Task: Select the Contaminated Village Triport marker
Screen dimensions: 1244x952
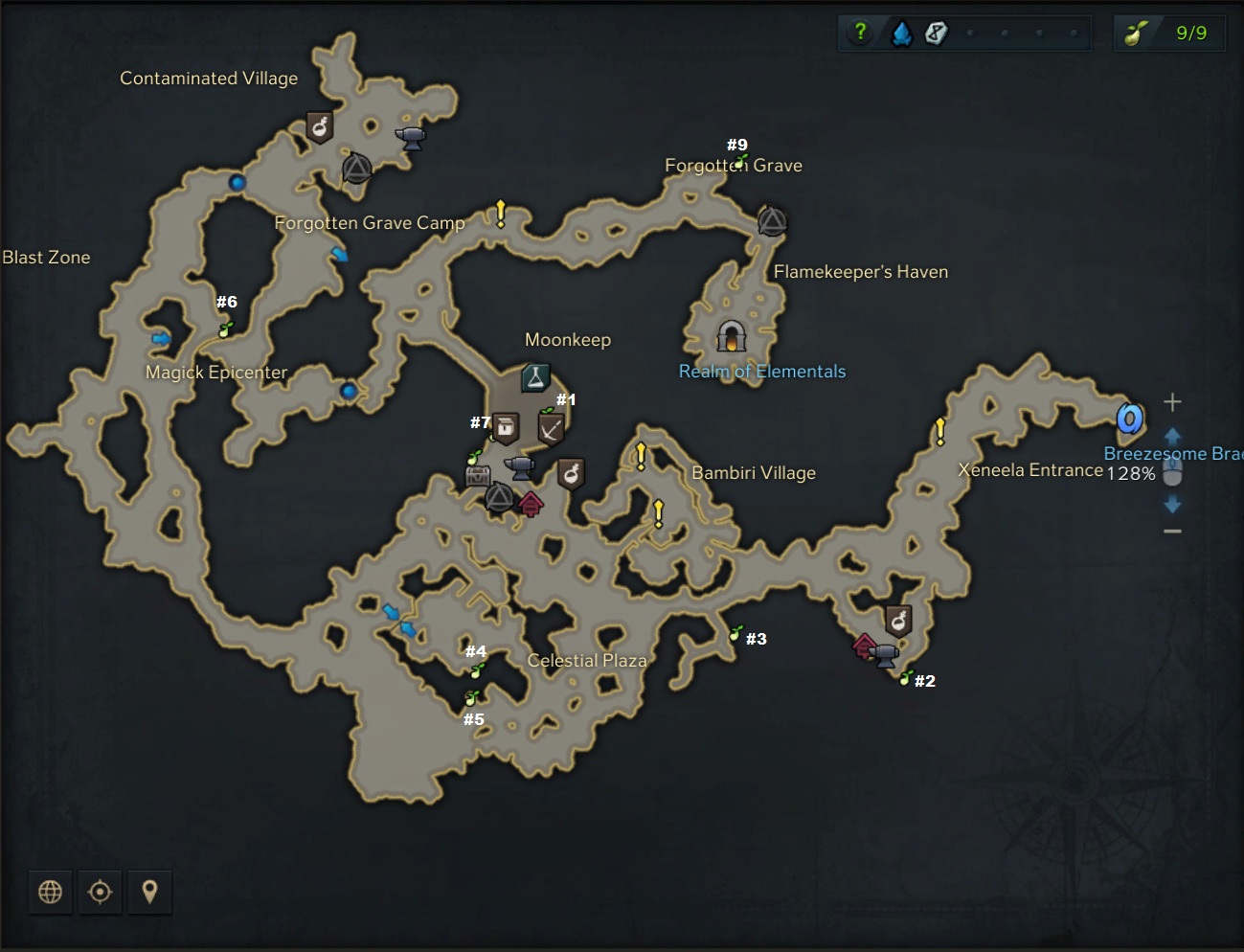Action: tap(357, 170)
